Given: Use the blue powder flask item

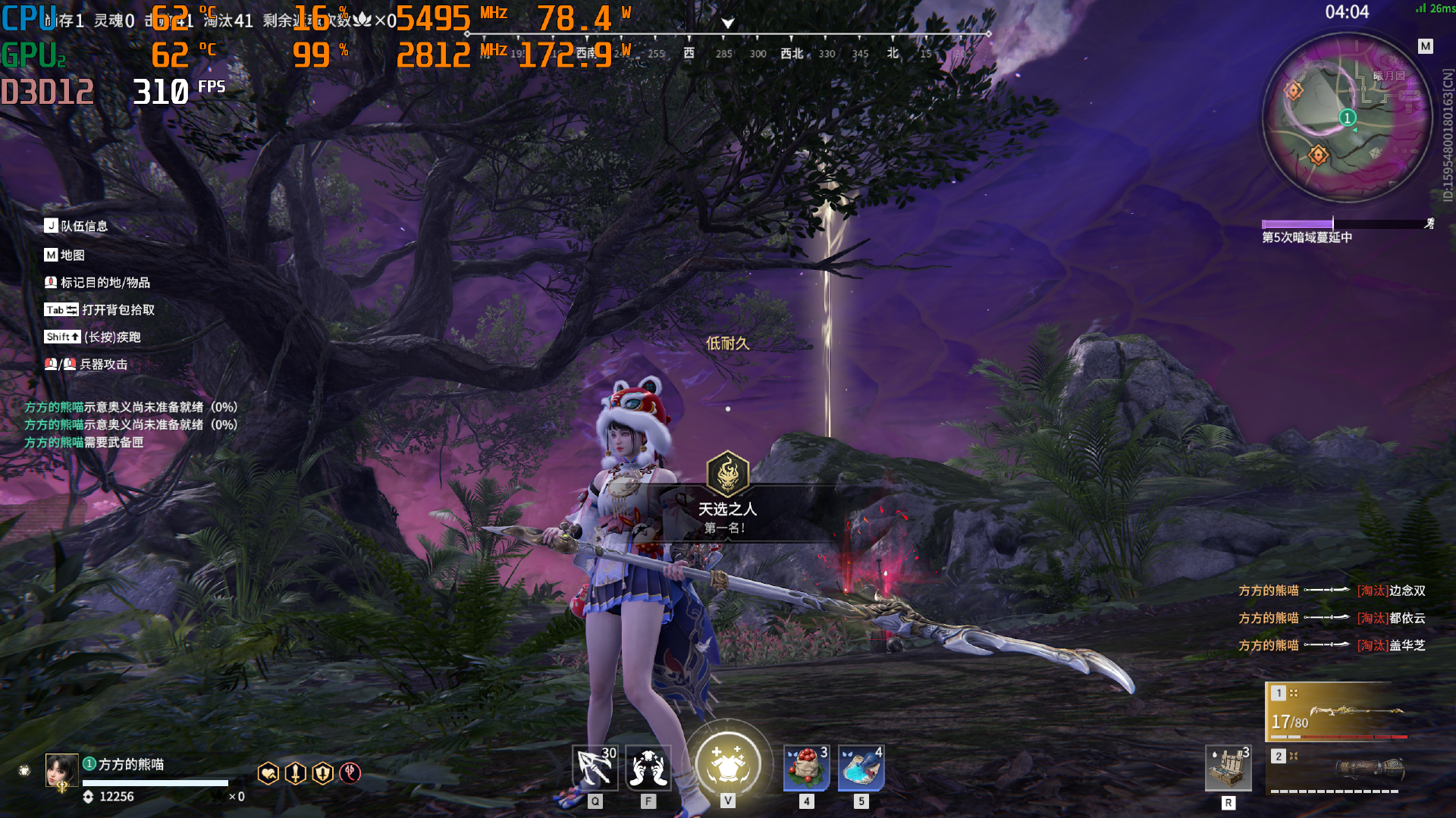Looking at the screenshot, I should (861, 768).
